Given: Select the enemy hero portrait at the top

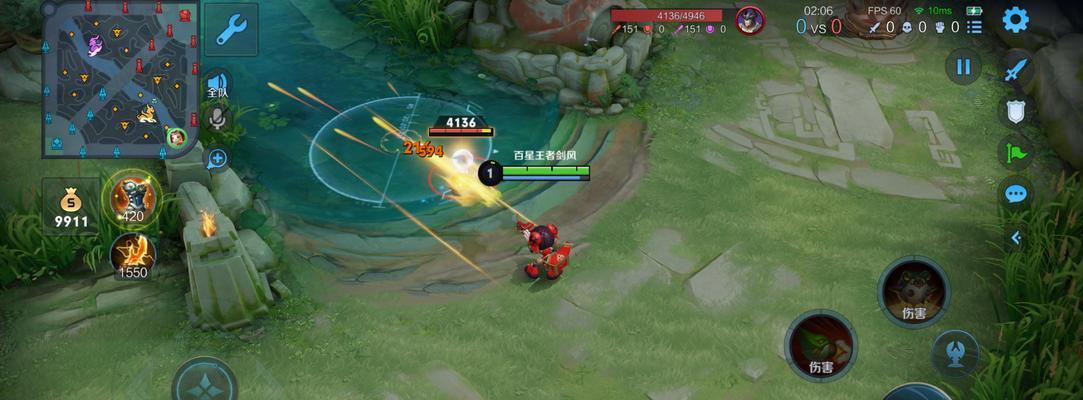Looking at the screenshot, I should (749, 20).
